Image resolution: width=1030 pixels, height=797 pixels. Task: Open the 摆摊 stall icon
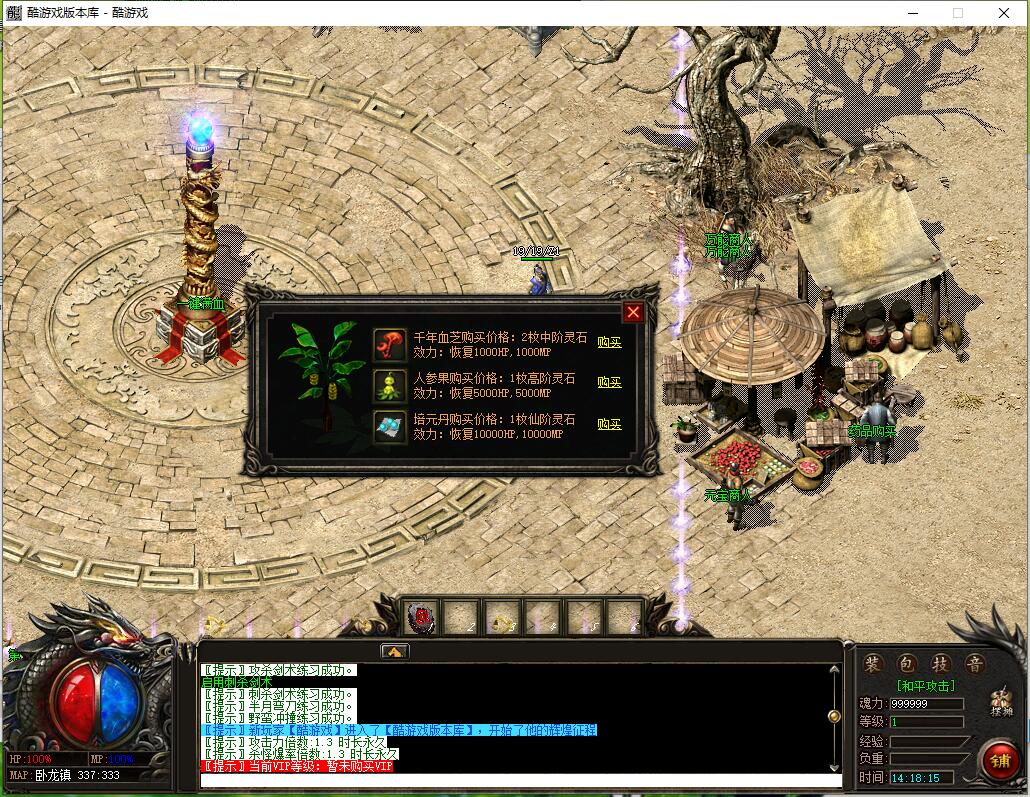pyautogui.click(x=1000, y=703)
